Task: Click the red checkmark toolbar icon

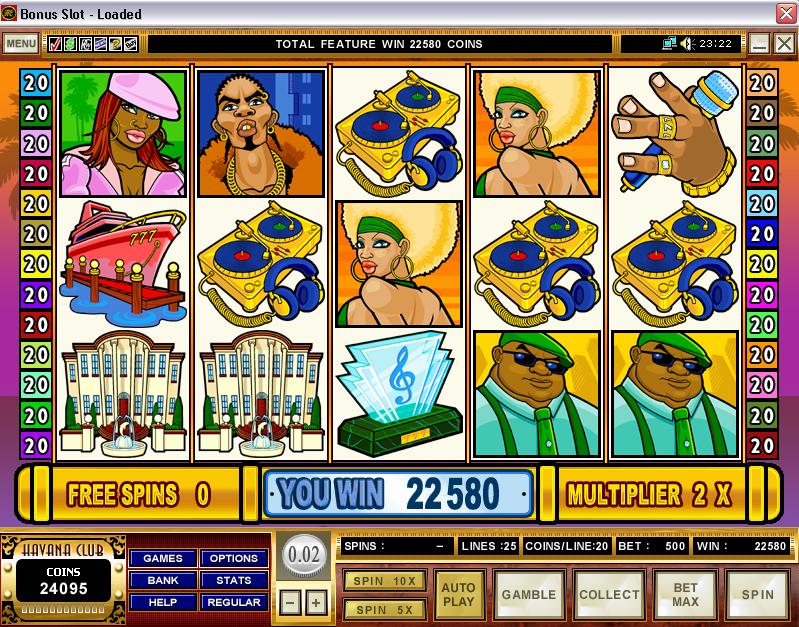Action: coord(54,44)
